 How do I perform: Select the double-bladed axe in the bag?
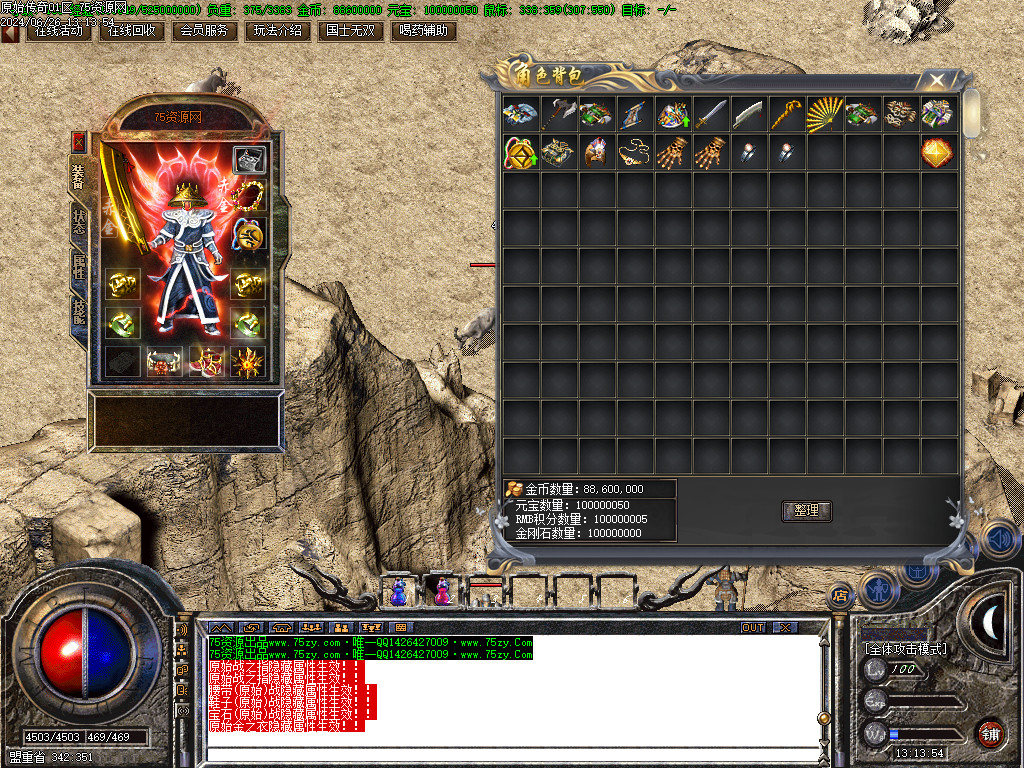click(x=558, y=114)
